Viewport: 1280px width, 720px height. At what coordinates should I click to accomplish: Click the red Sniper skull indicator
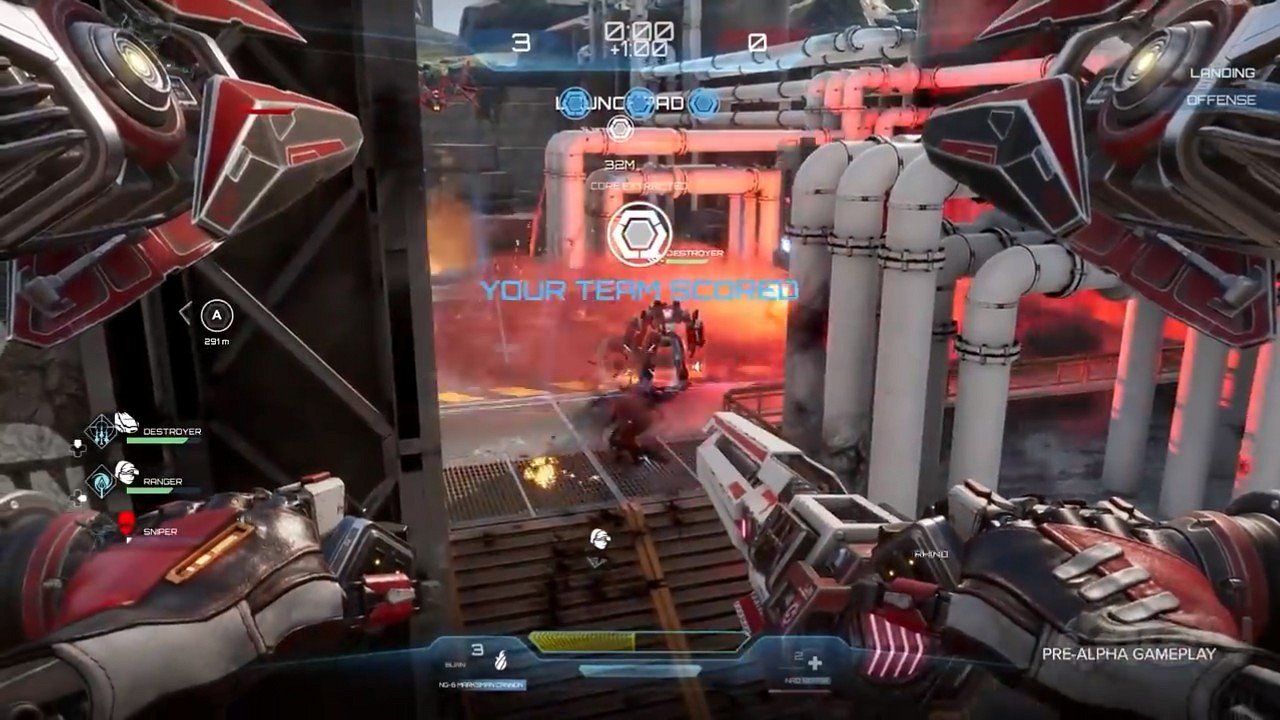pyautogui.click(x=125, y=522)
